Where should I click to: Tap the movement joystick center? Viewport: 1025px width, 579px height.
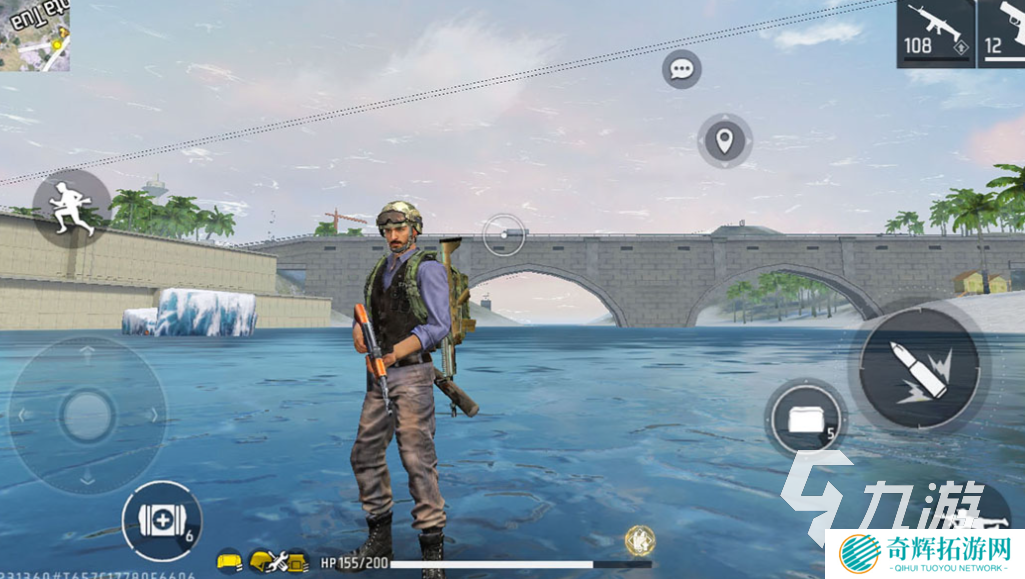tap(87, 414)
